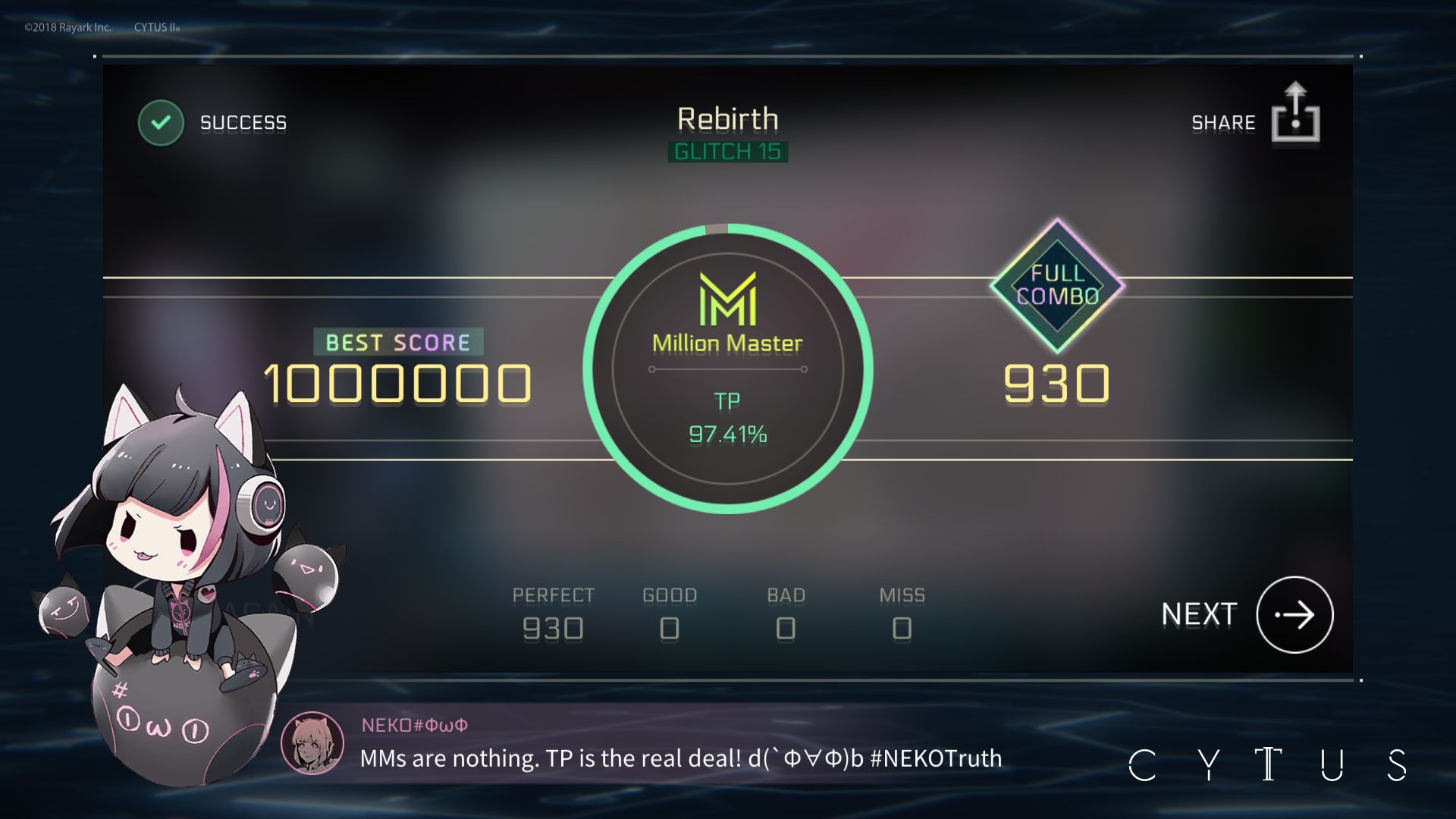Tap the Success checkmark icon
1456x819 pixels.
pyautogui.click(x=159, y=121)
